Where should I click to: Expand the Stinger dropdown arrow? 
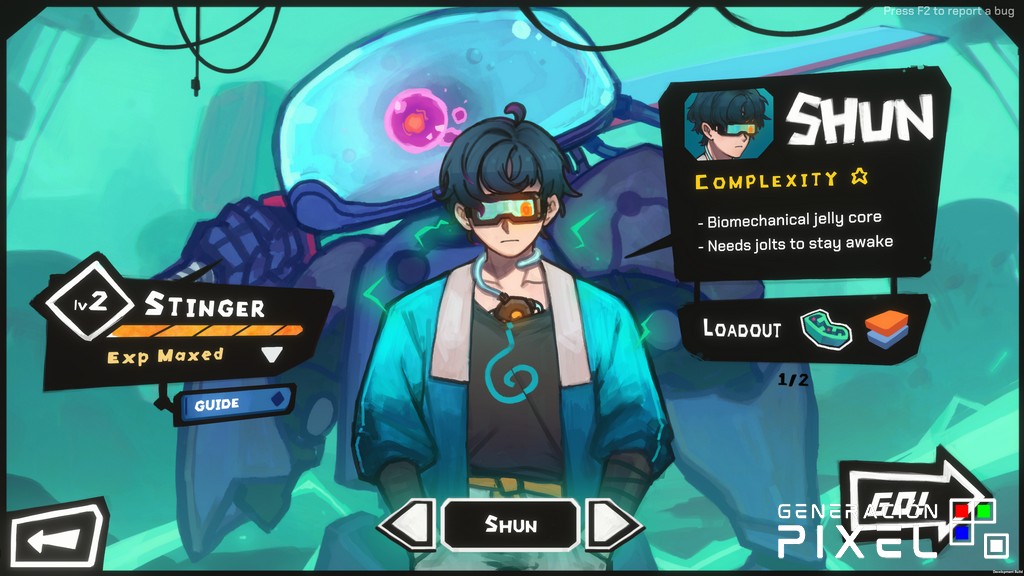(x=271, y=354)
